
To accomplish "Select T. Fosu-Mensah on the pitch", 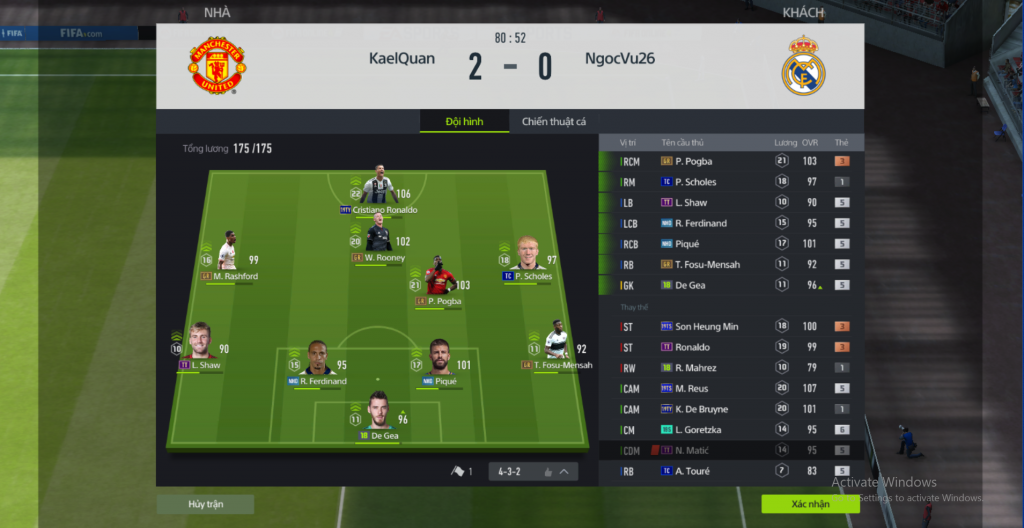I will [556, 343].
